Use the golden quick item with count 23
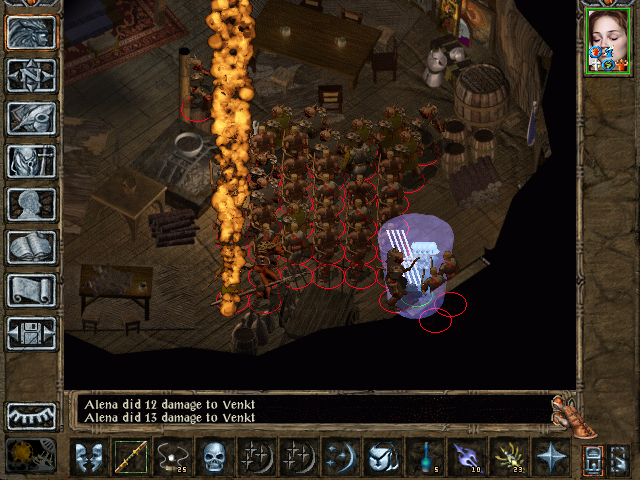640x480 pixels. 509,457
